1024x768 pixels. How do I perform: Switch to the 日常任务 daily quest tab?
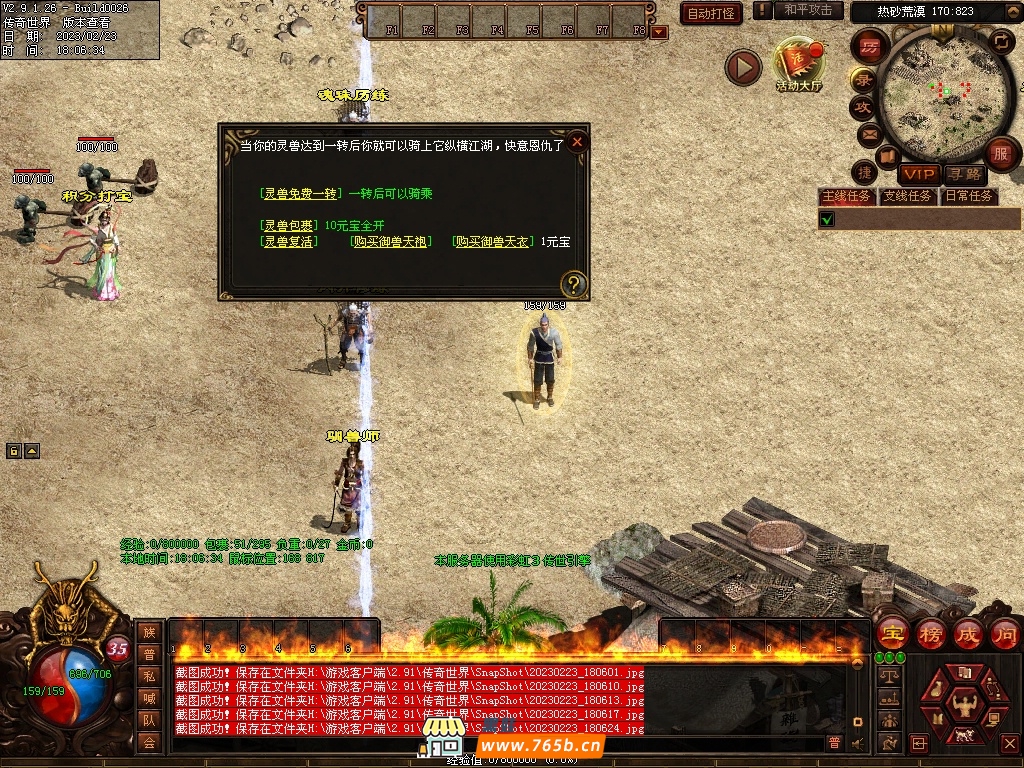(x=969, y=196)
